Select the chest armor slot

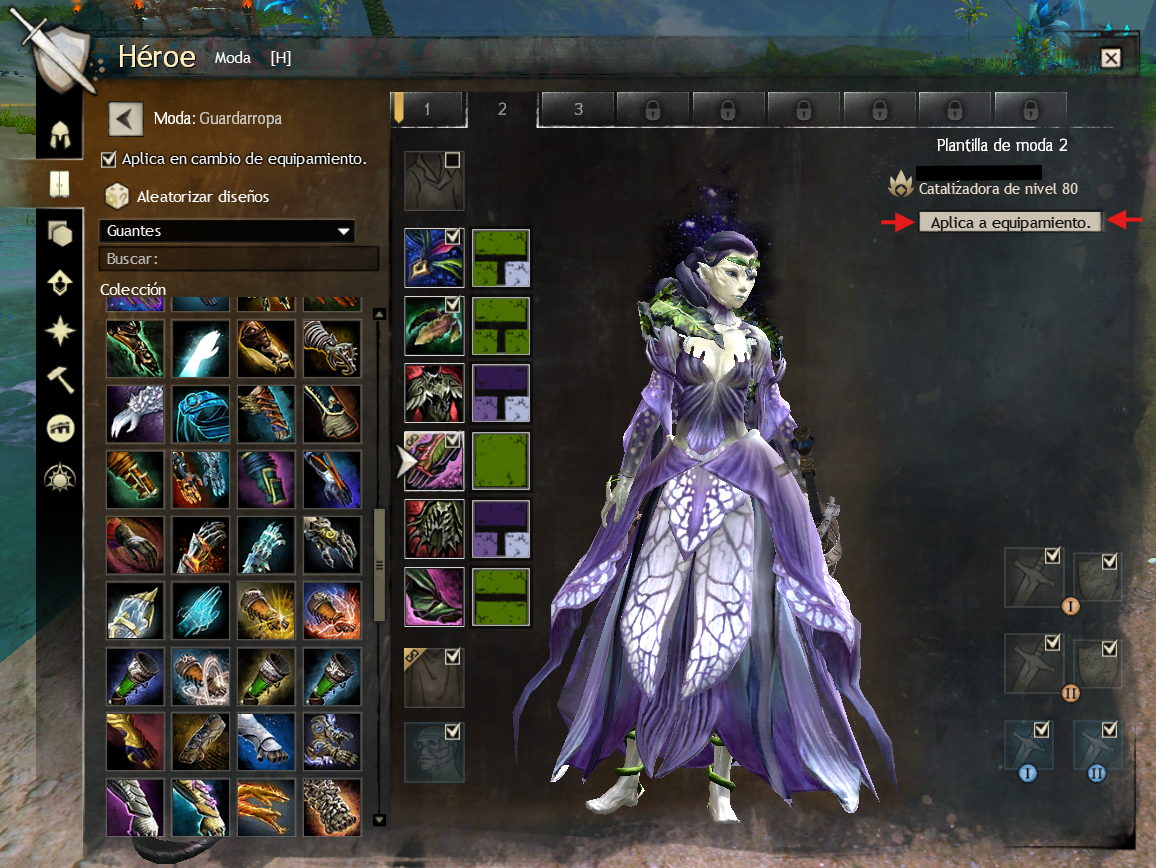click(434, 393)
